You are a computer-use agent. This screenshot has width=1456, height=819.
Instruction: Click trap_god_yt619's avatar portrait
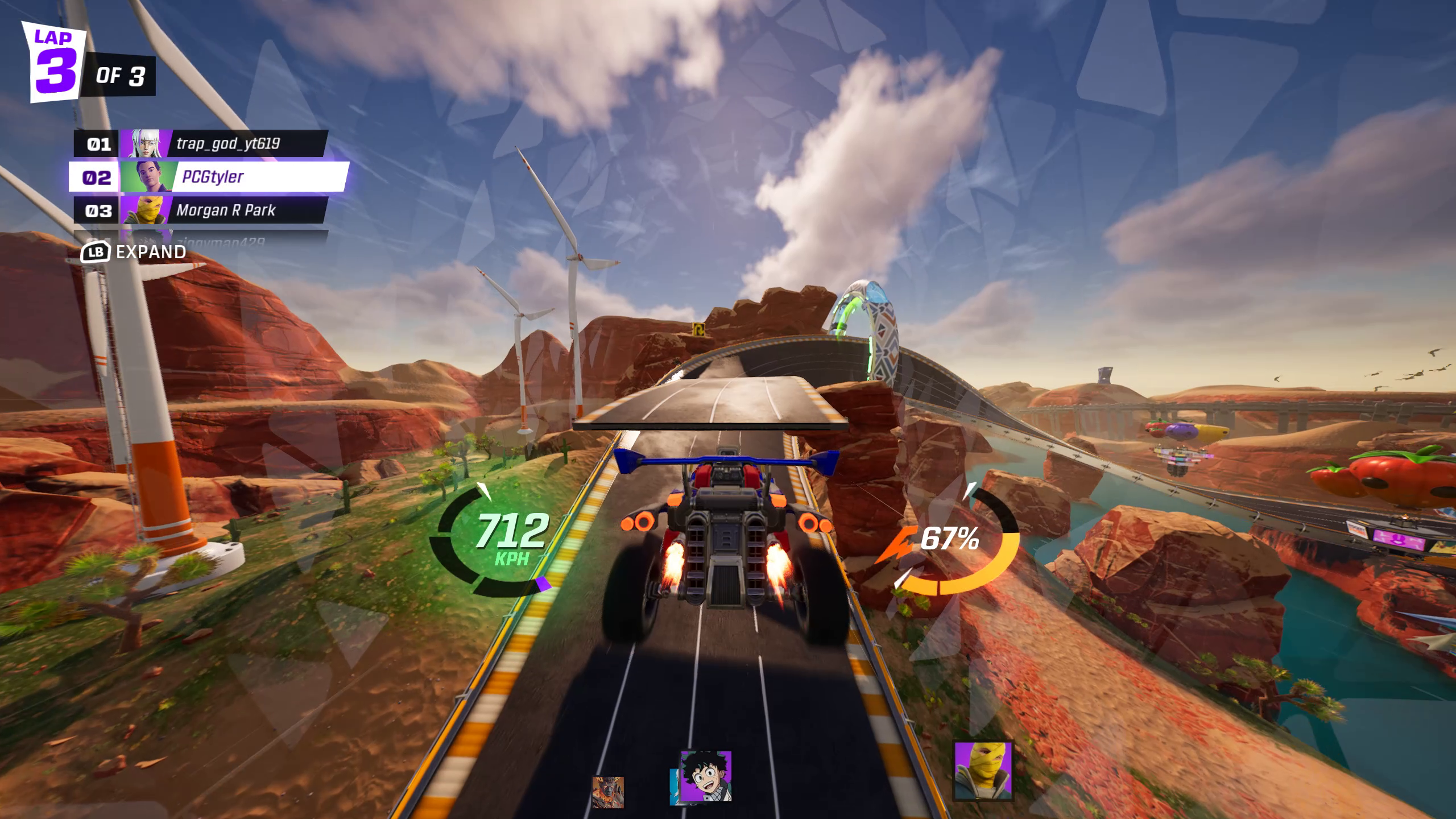[147, 144]
